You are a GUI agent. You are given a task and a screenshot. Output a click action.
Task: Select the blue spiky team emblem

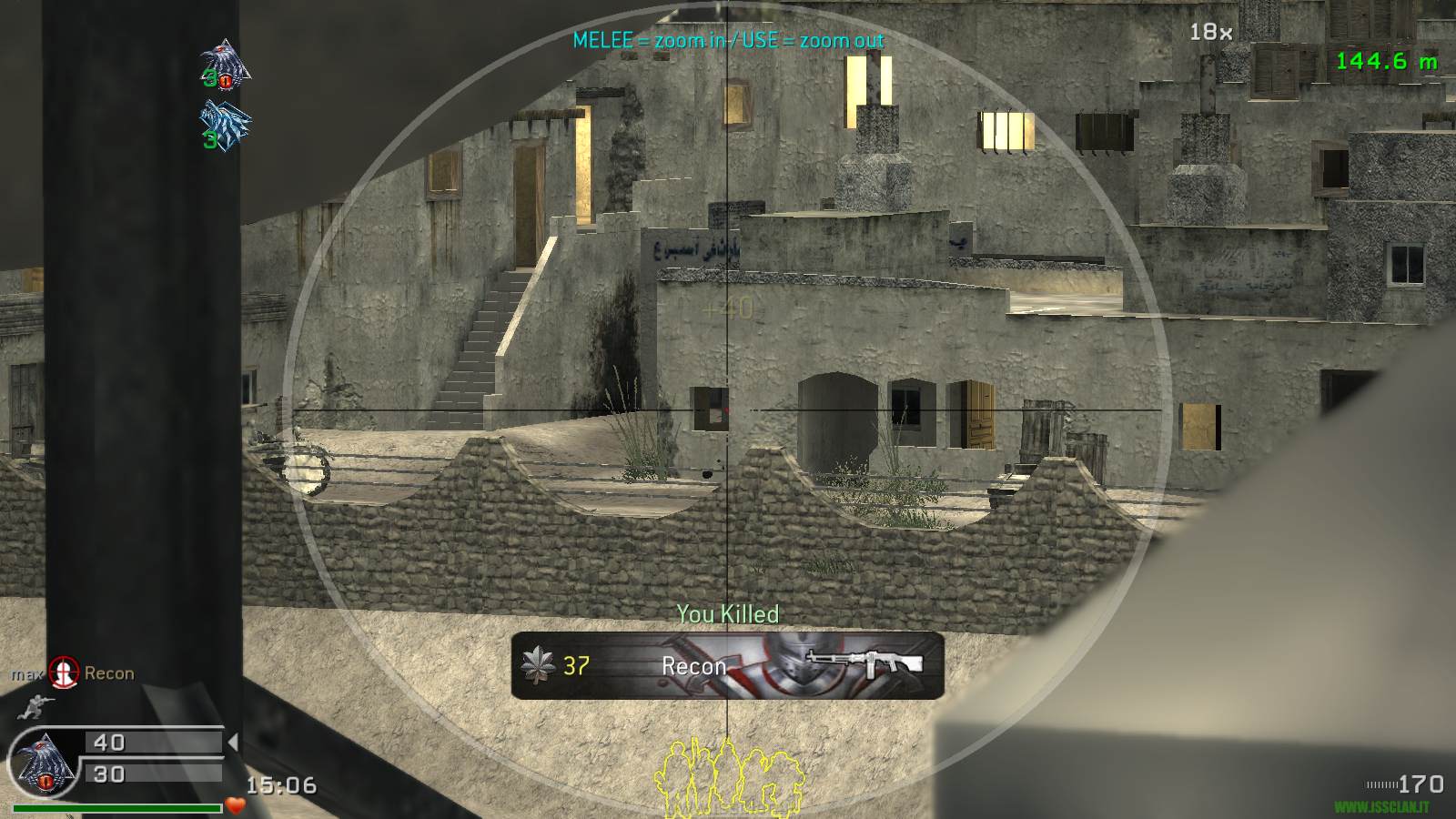pos(225,124)
